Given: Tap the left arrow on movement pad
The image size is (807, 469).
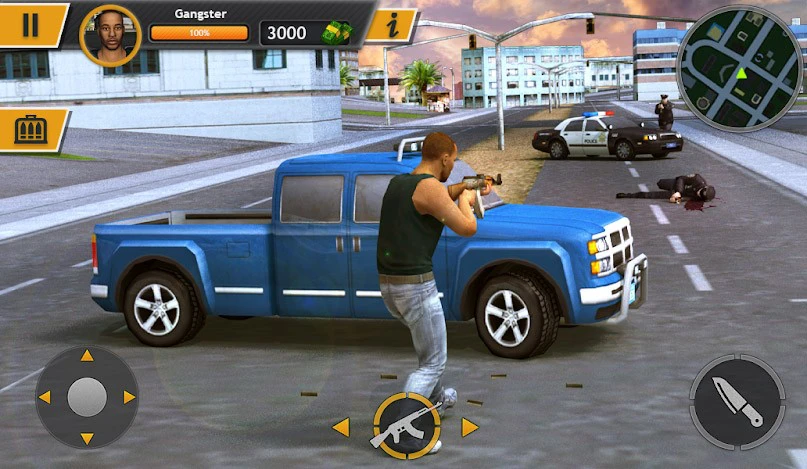Looking at the screenshot, I should 45,397.
